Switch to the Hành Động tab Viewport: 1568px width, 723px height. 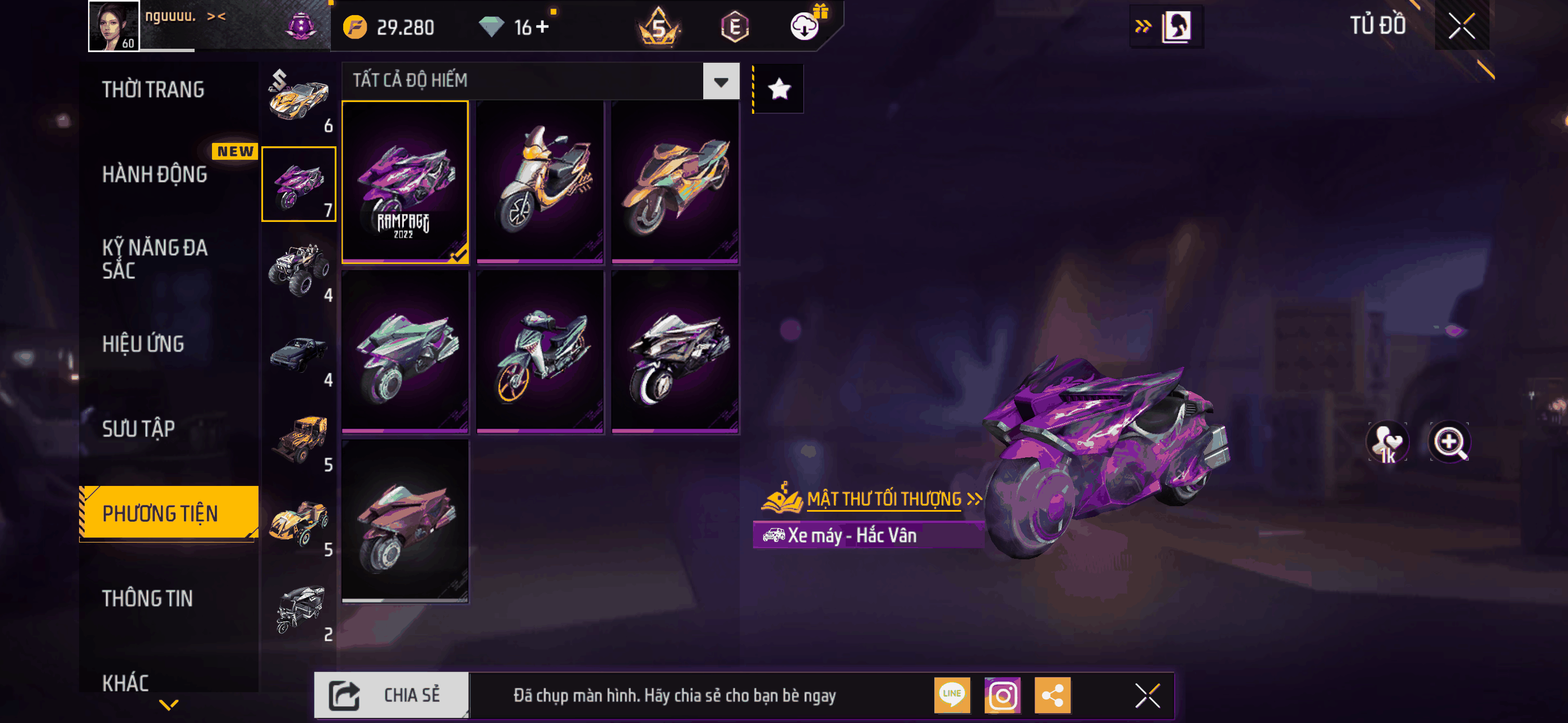(x=155, y=175)
